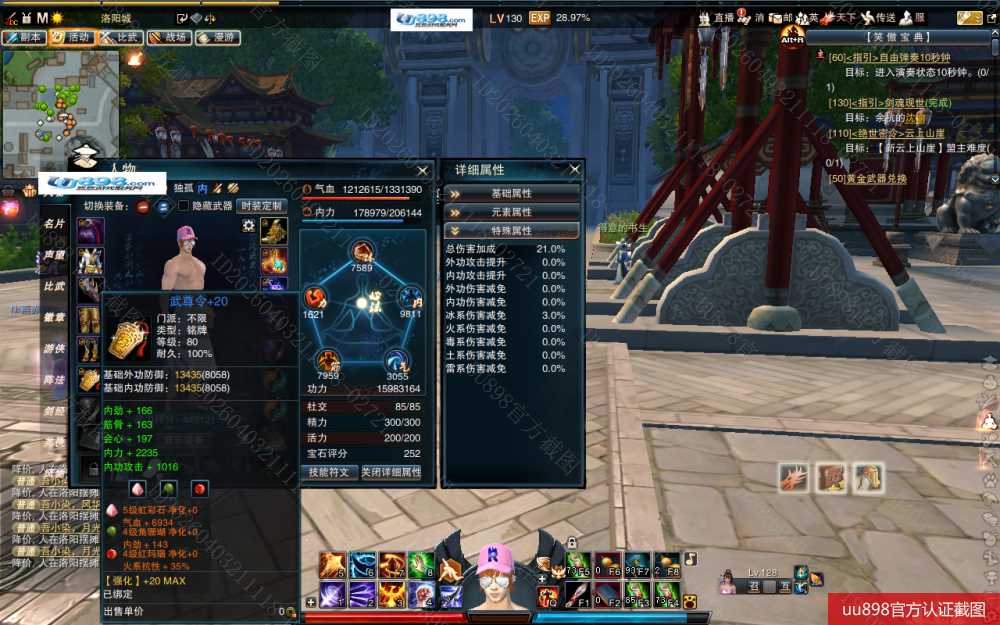The width and height of the screenshot is (1000, 625).
Task: Open the minimap of Luoyang city
Action: [x=60, y=98]
